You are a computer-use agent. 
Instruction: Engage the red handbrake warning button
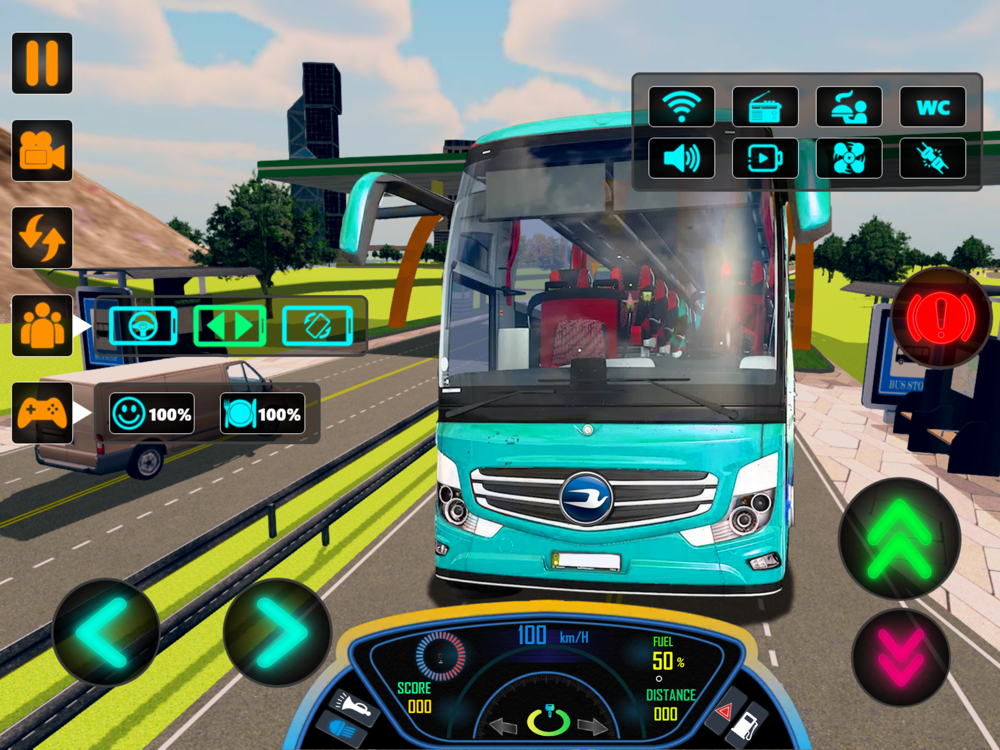tap(941, 318)
